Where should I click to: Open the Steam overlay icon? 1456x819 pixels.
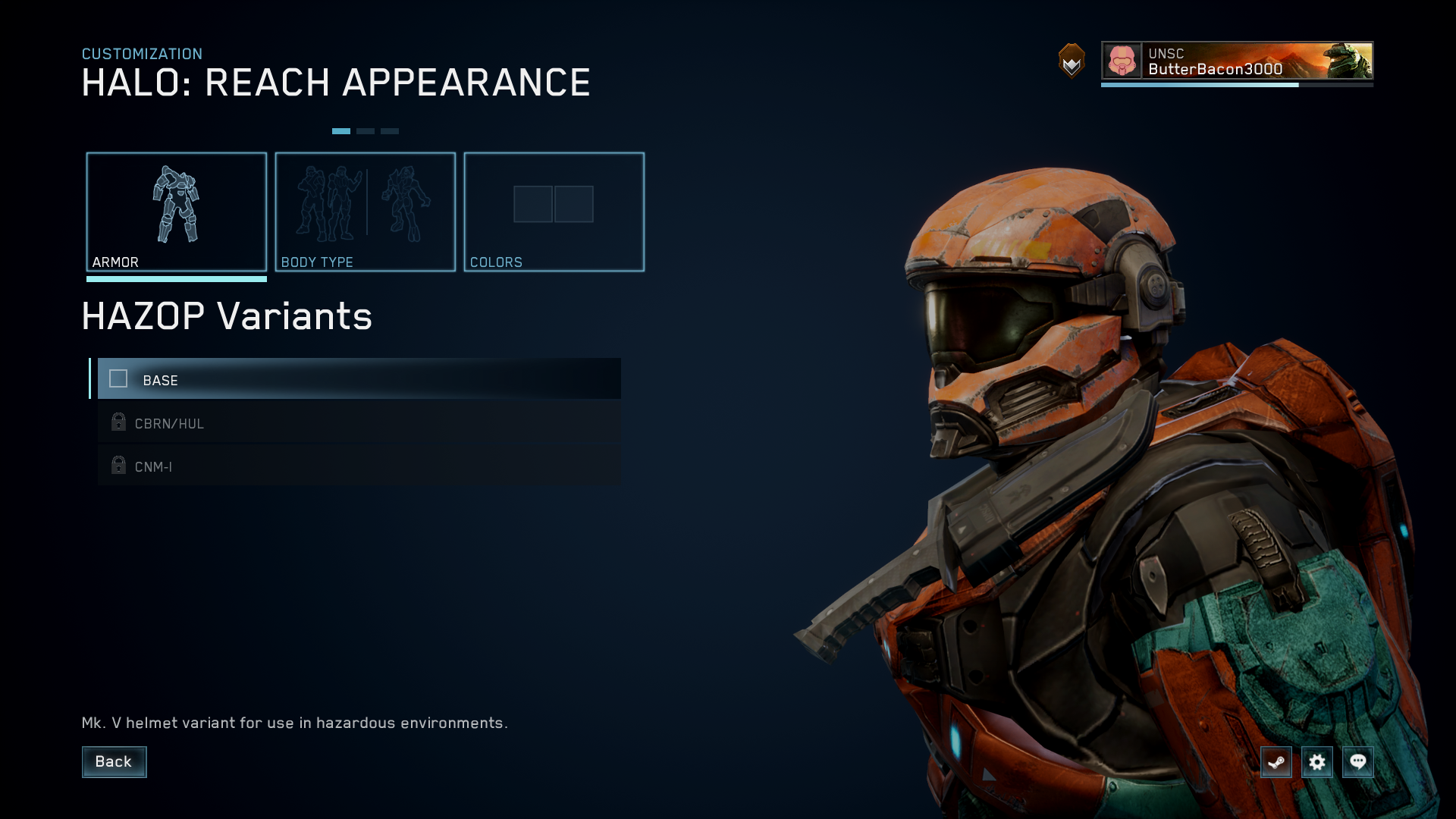pyautogui.click(x=1276, y=762)
